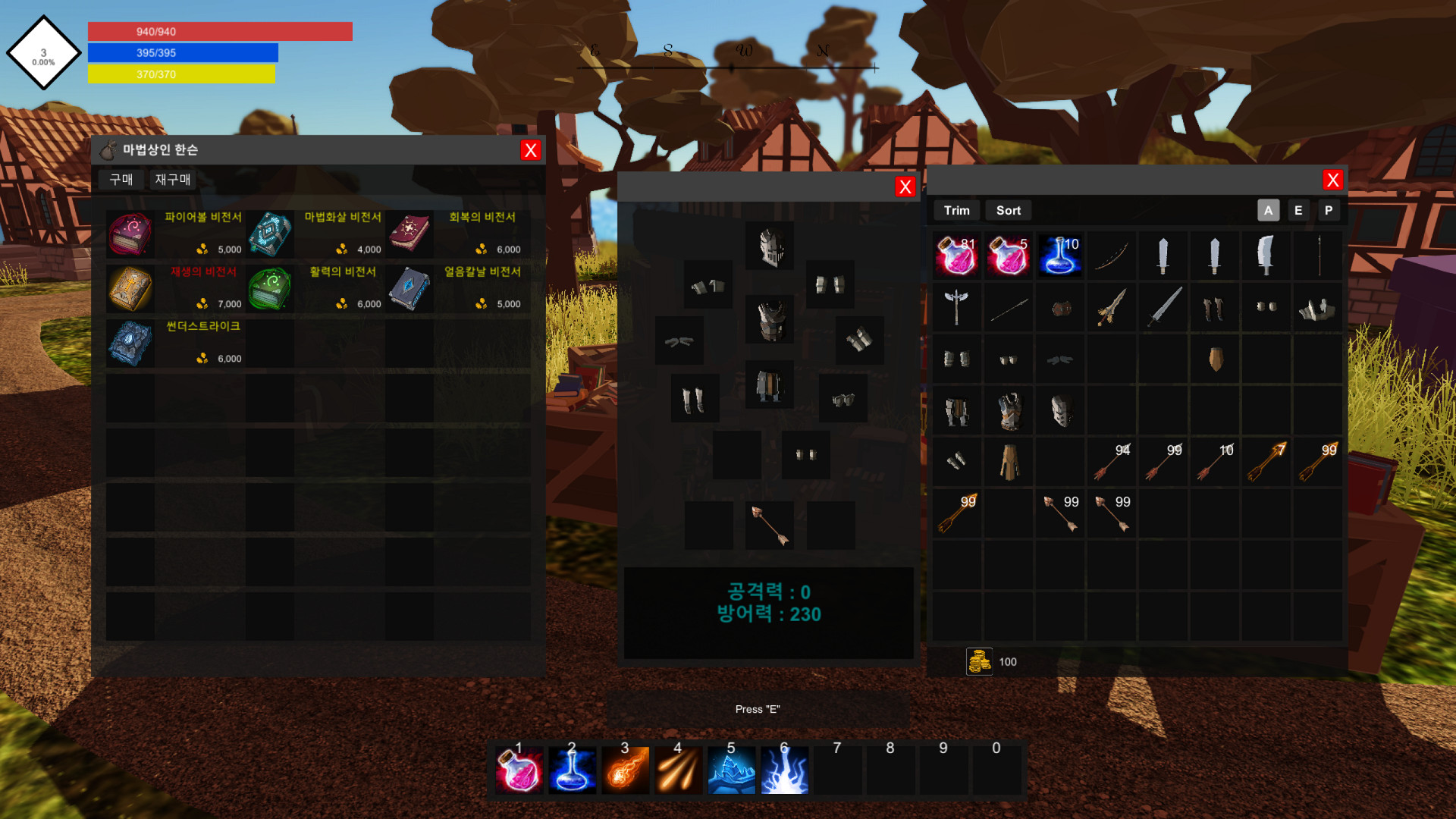The image size is (1456, 819).
Task: Click the yellow stamina bar showing 370/370
Action: click(182, 74)
